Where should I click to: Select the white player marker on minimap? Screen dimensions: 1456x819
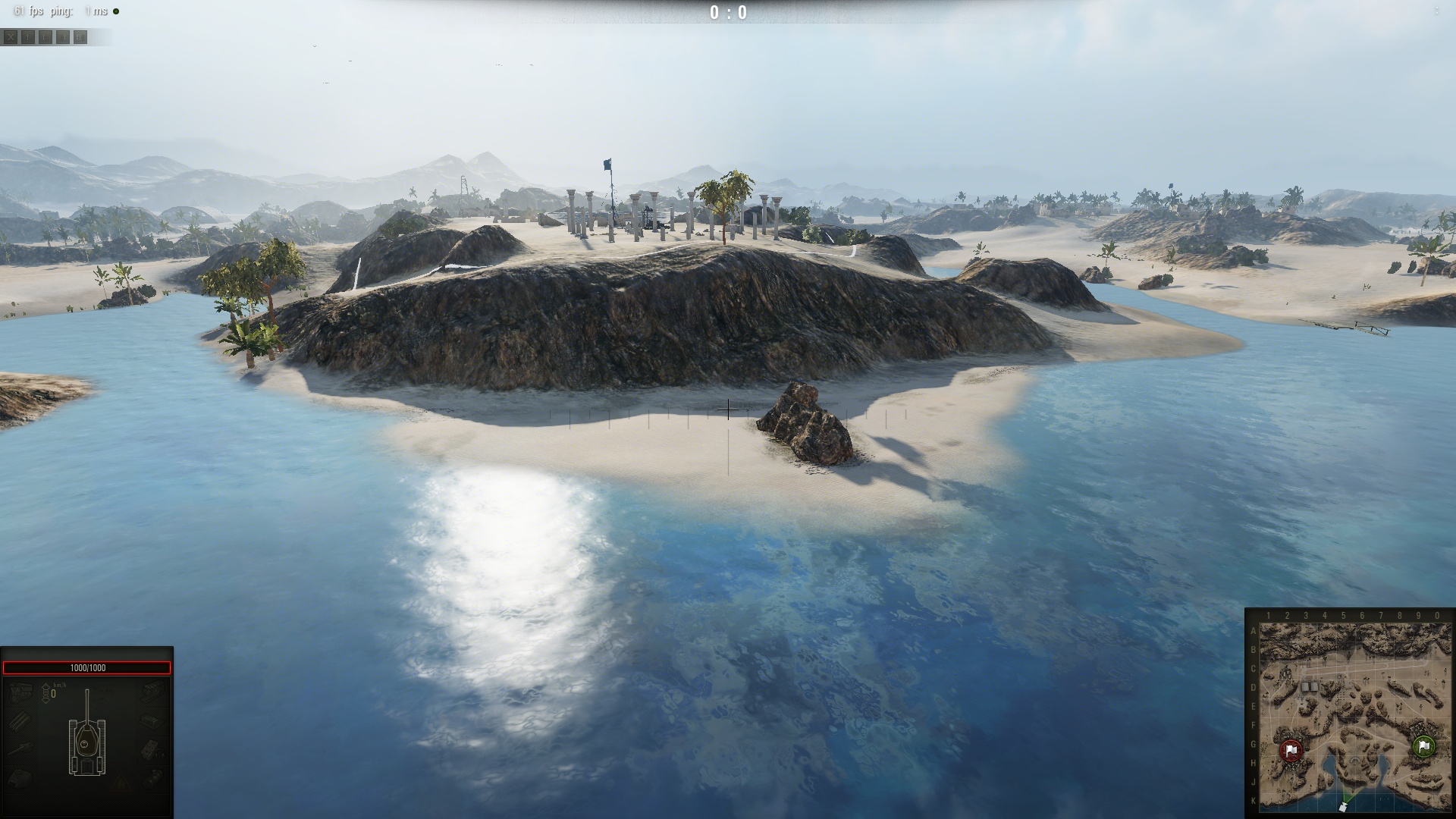[x=1343, y=807]
